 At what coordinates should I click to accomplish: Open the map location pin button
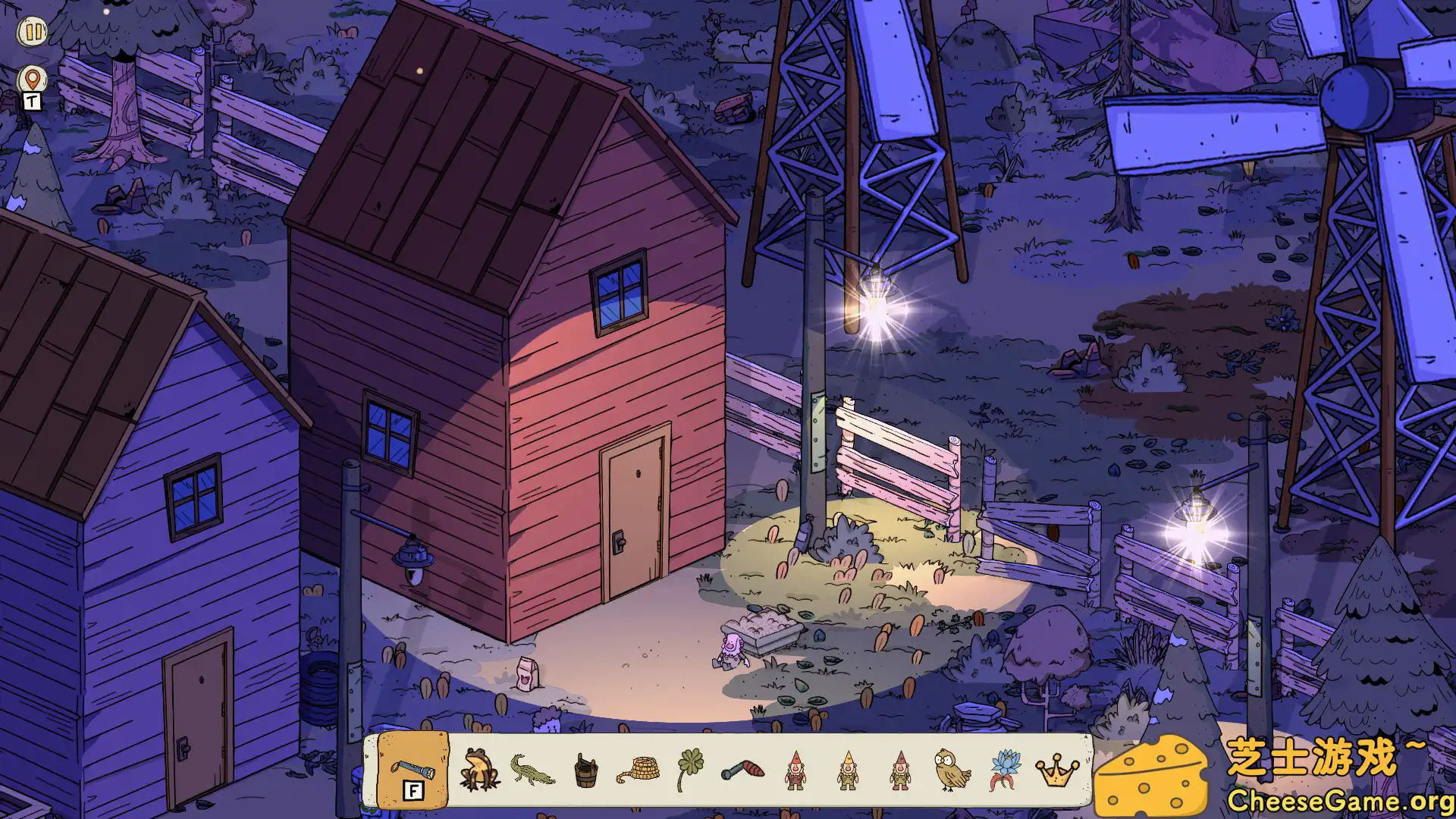[x=32, y=79]
